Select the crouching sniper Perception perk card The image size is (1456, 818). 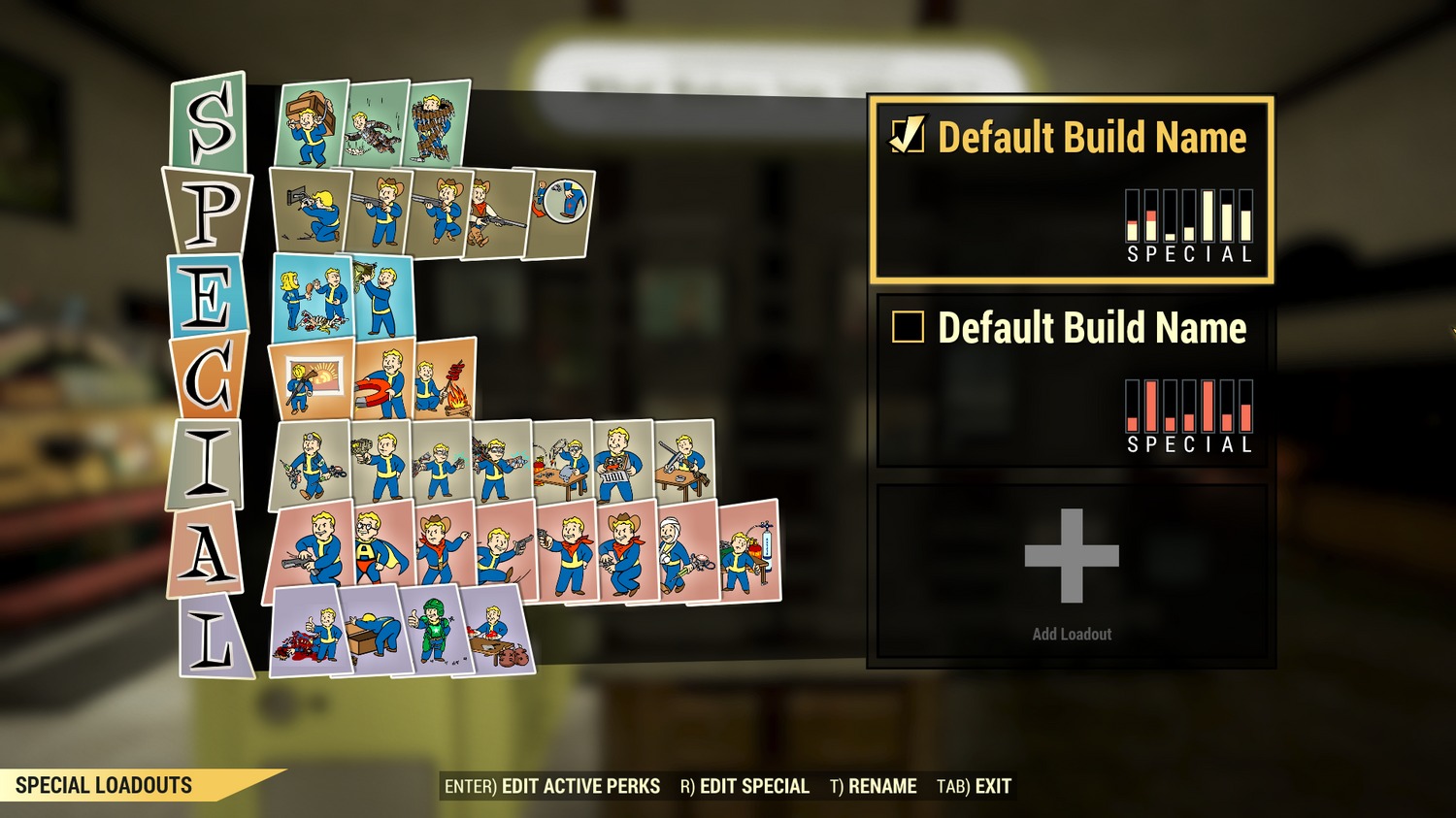point(311,213)
